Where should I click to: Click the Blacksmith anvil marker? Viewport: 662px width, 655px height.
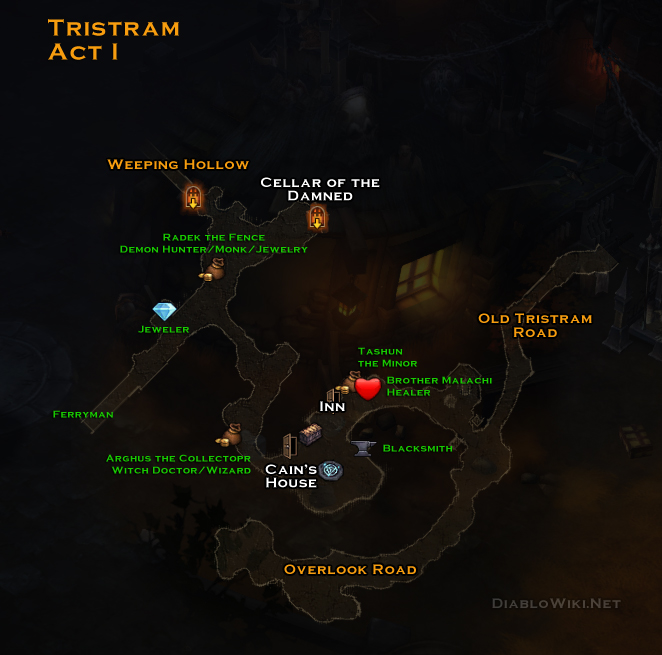click(362, 447)
